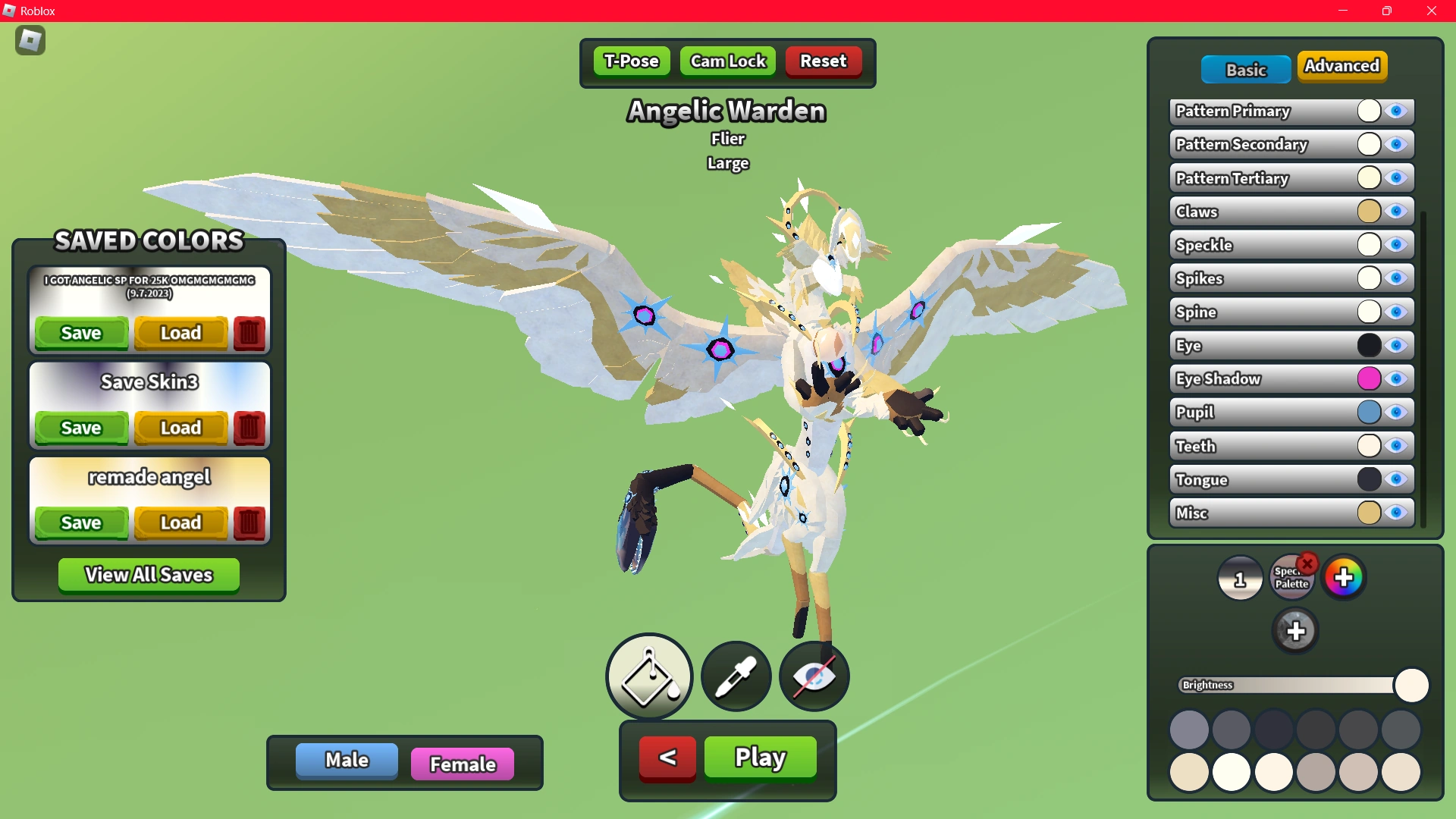Delete the remade angel save

pos(249,522)
